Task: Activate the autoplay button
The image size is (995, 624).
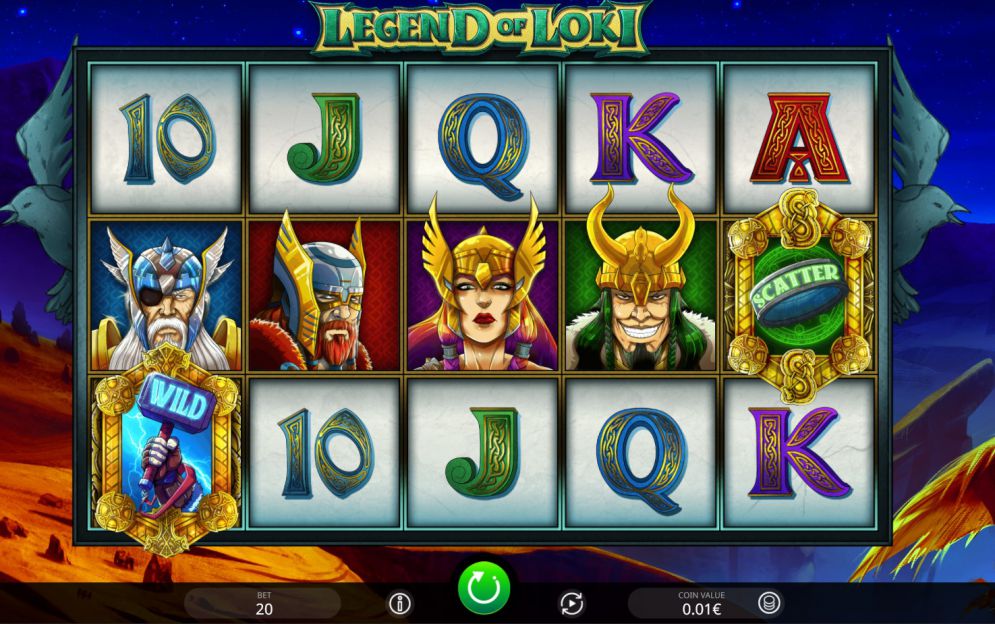Action: (570, 603)
